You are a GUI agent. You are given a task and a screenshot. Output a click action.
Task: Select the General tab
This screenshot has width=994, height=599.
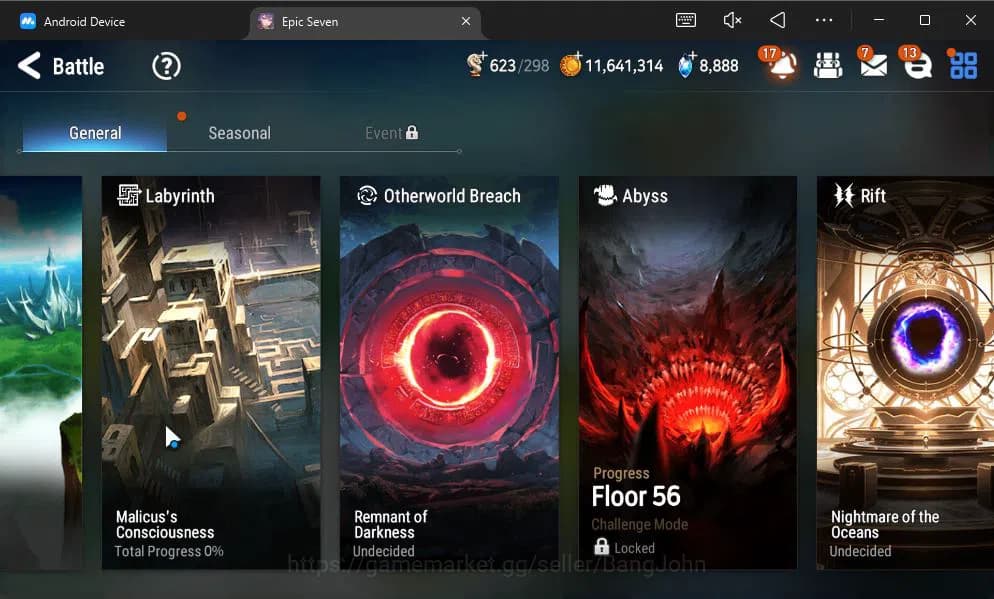[x=95, y=133]
